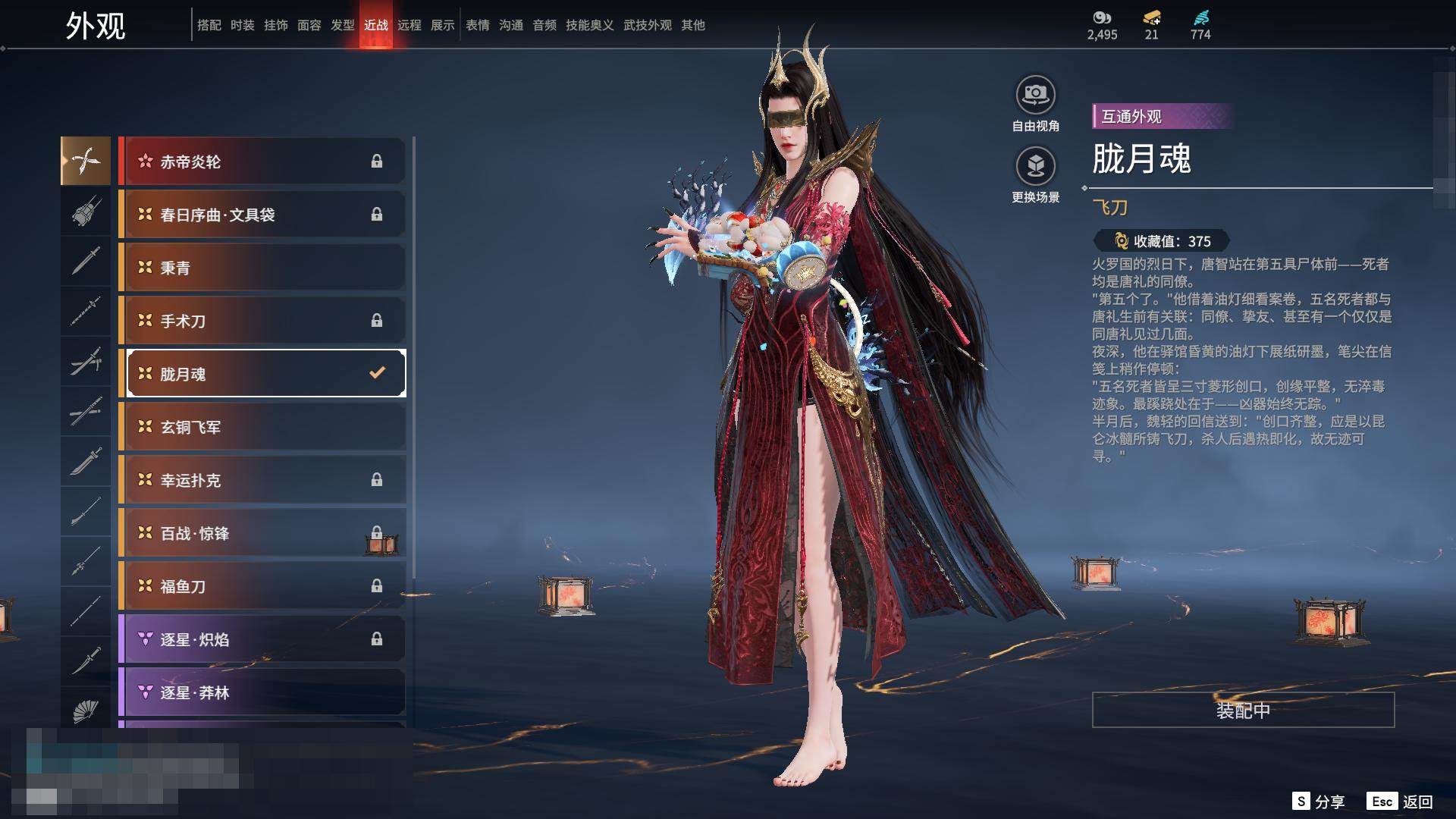Image resolution: width=1456 pixels, height=819 pixels.
Task: Open the 搭配 tab
Action: pyautogui.click(x=209, y=25)
